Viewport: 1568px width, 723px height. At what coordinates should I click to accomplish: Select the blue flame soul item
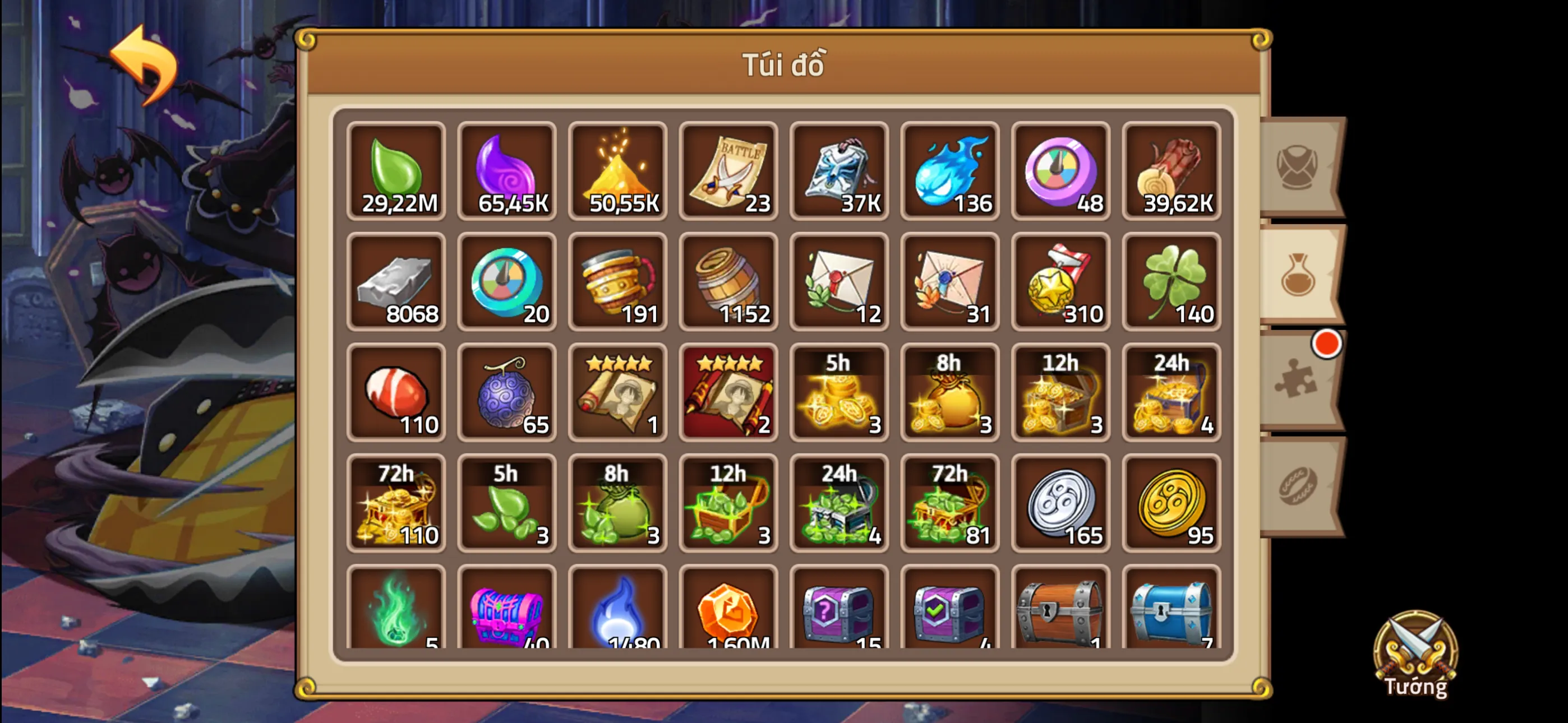pyautogui.click(x=951, y=172)
